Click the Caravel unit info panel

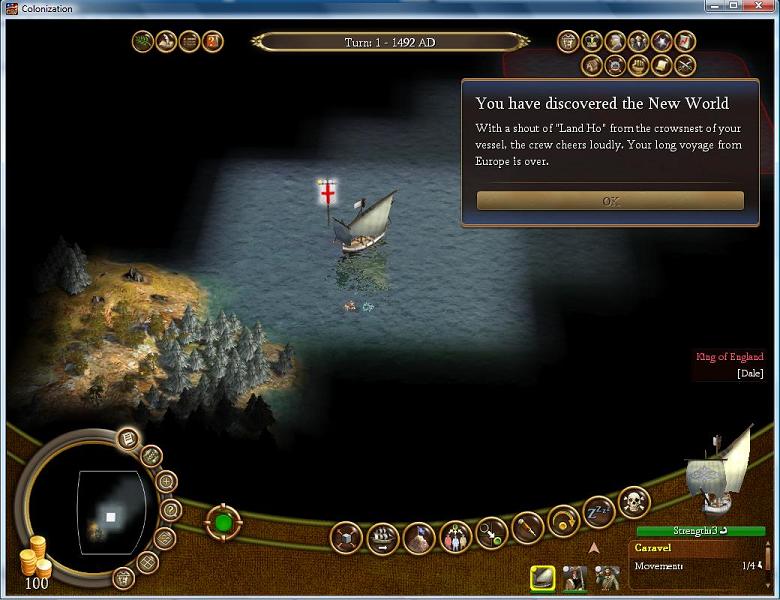(698, 558)
